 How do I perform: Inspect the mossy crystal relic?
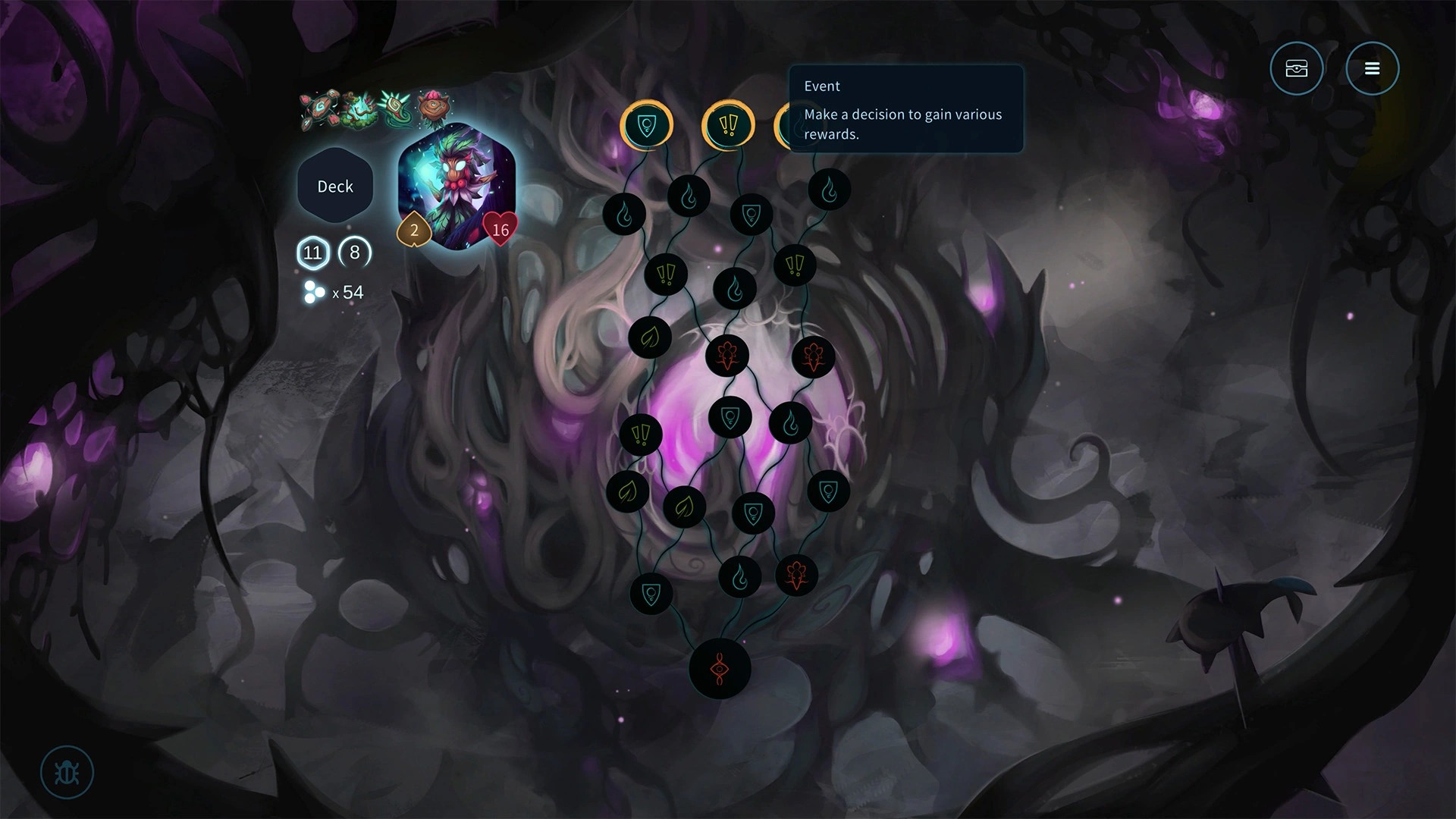pyautogui.click(x=357, y=111)
